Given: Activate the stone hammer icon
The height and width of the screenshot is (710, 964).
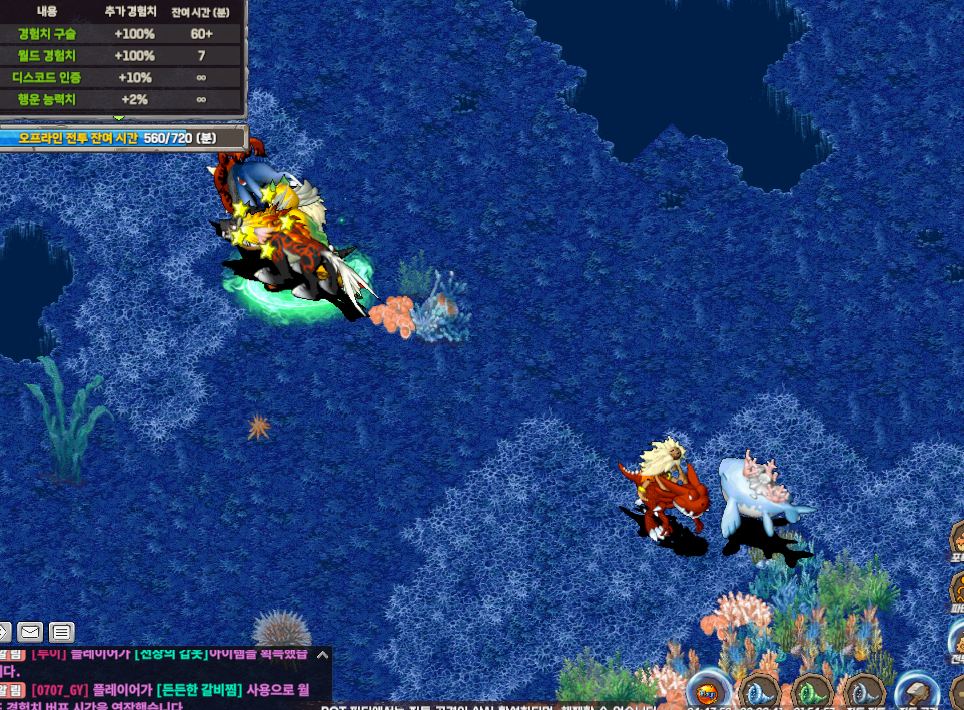Looking at the screenshot, I should (x=914, y=692).
